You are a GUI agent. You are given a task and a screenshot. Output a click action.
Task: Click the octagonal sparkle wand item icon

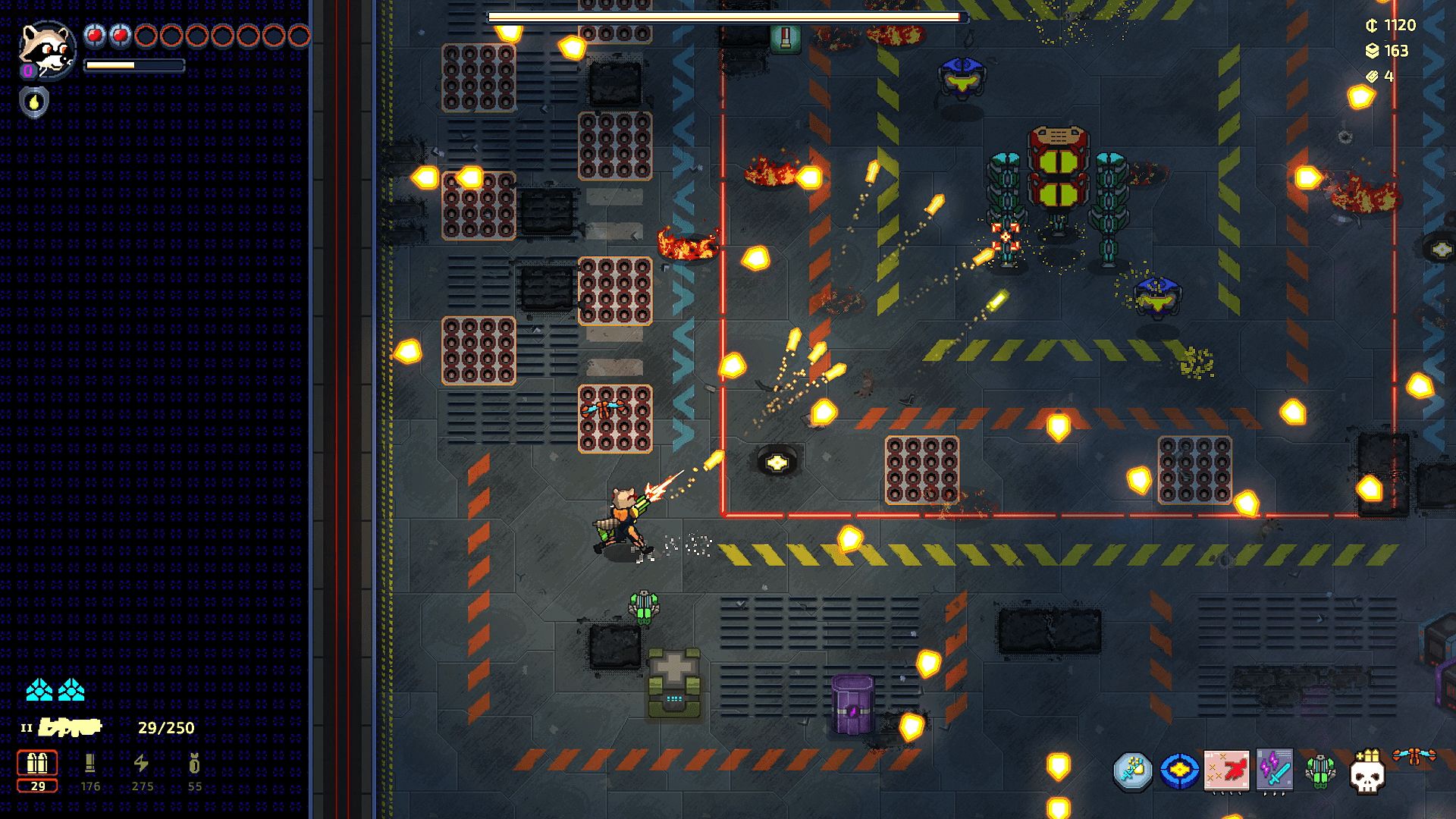click(1133, 771)
